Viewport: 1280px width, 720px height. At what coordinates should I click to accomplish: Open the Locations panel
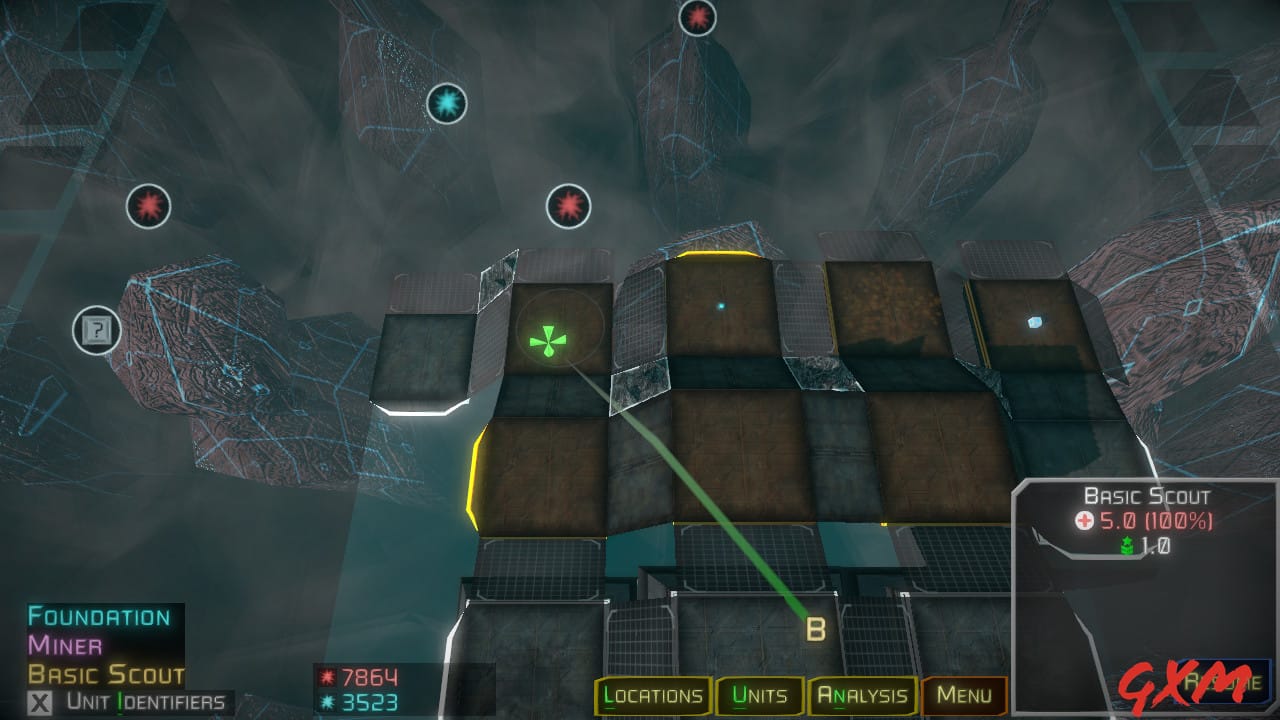[653, 694]
